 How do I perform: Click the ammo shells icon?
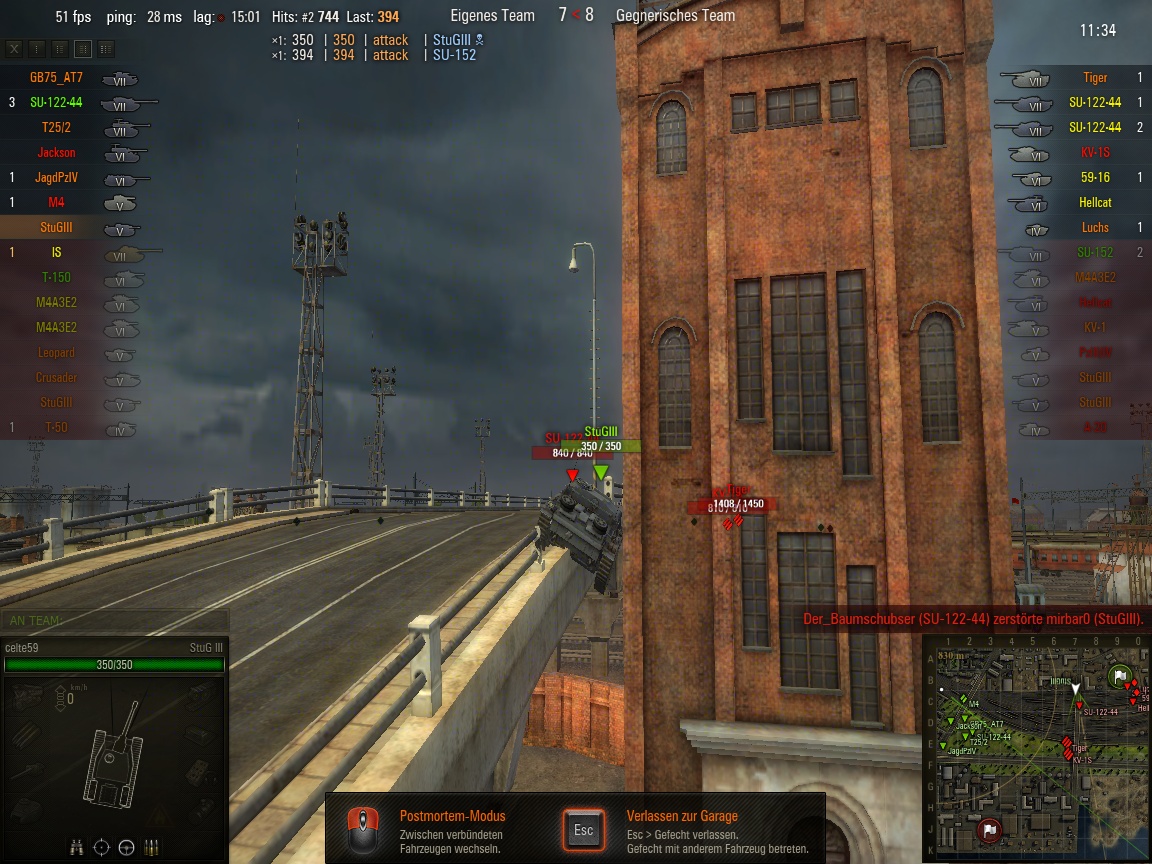click(151, 847)
